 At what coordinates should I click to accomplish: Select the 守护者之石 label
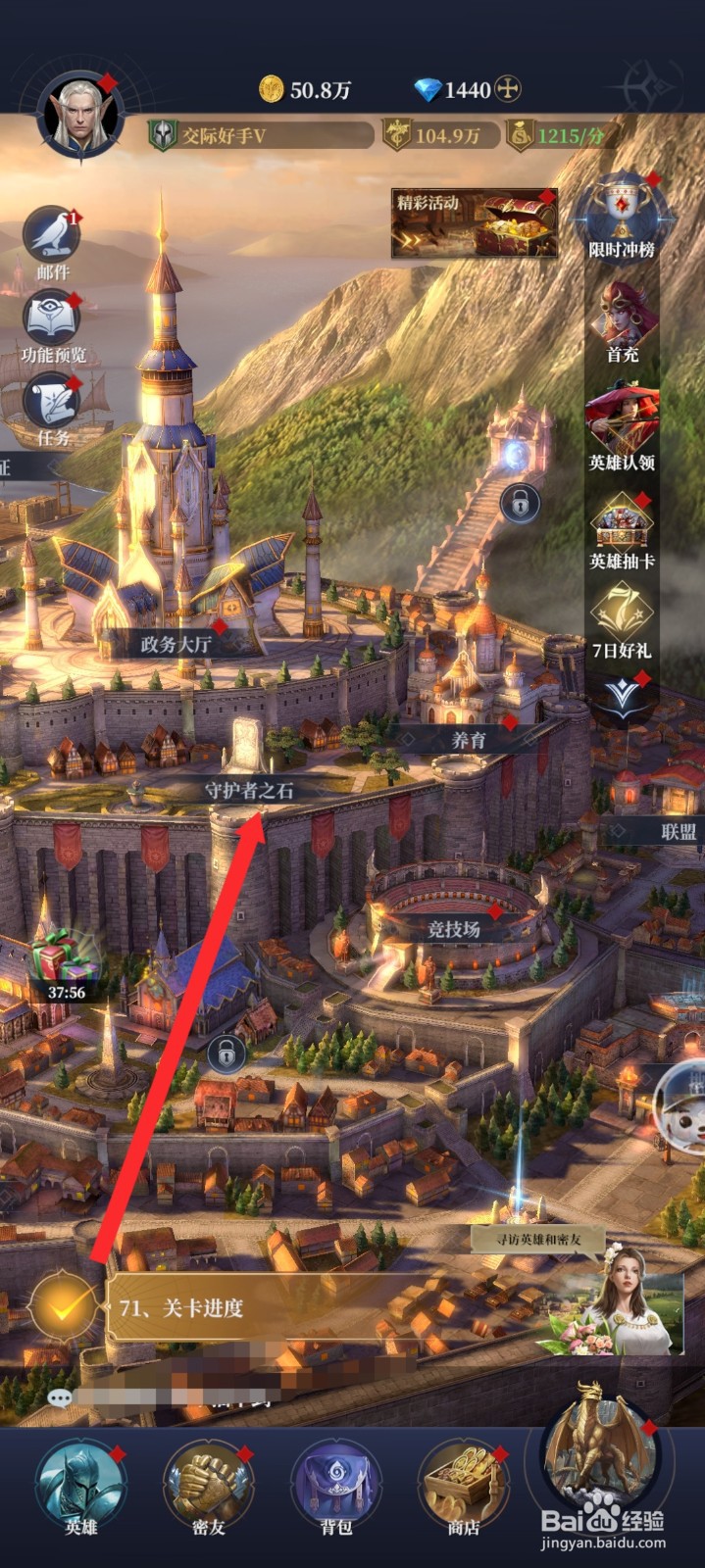click(x=249, y=790)
